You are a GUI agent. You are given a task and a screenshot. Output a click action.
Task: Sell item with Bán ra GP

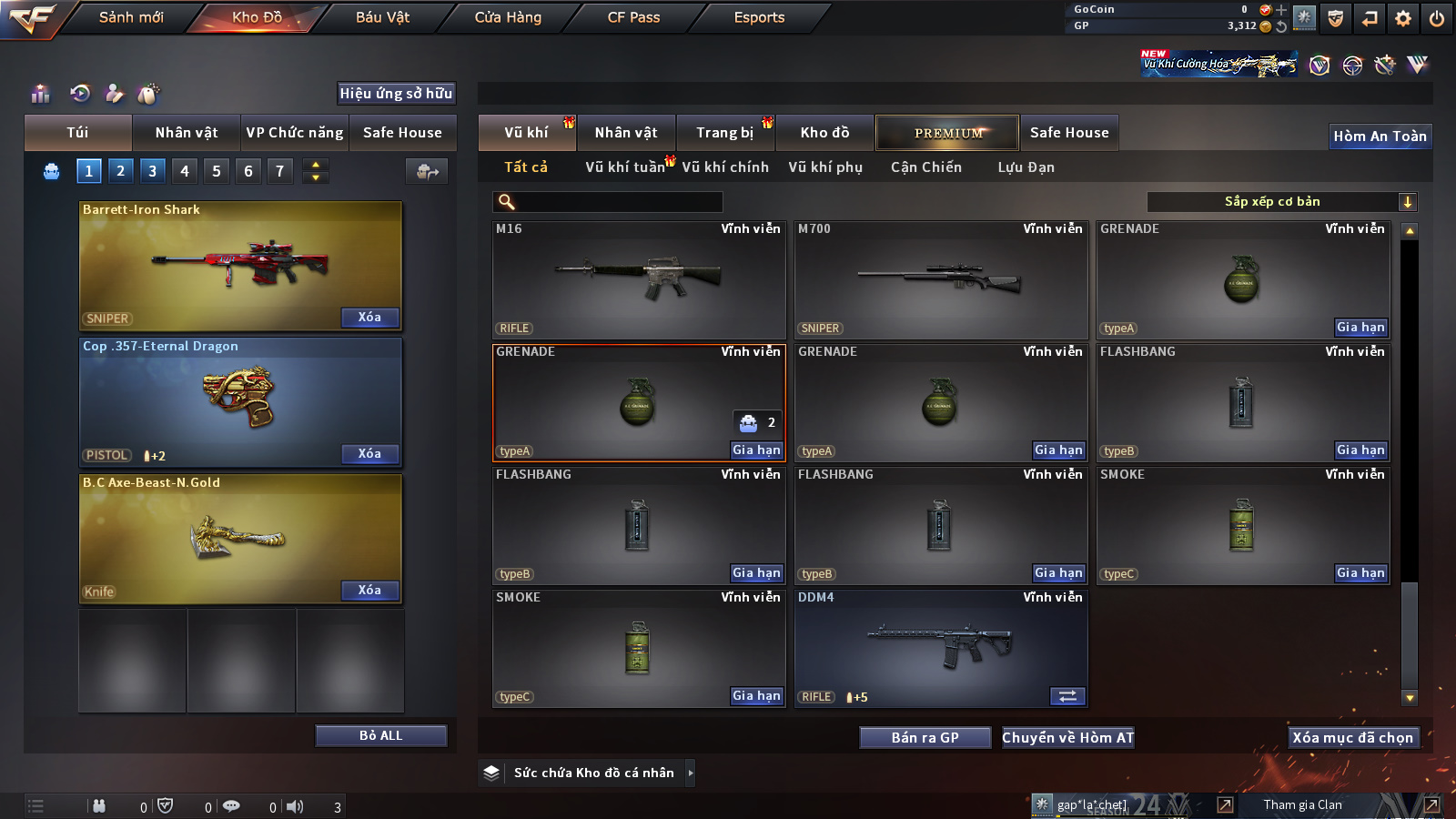(x=925, y=738)
